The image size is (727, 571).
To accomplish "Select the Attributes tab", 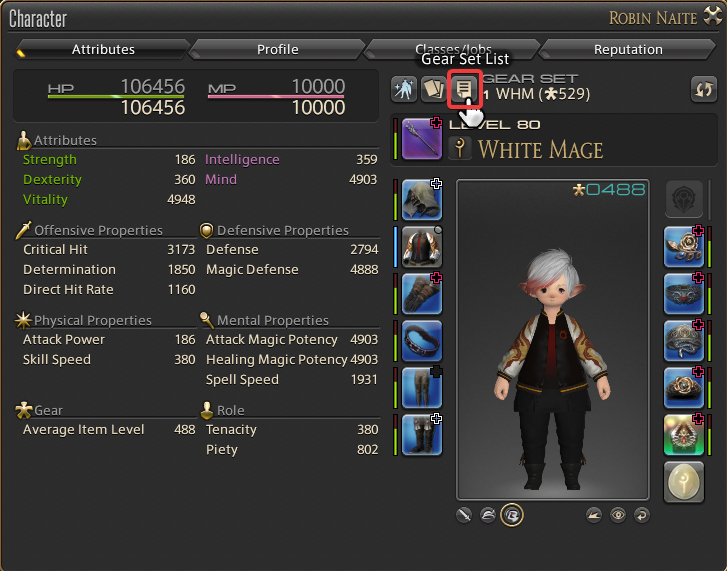I will pos(102,49).
